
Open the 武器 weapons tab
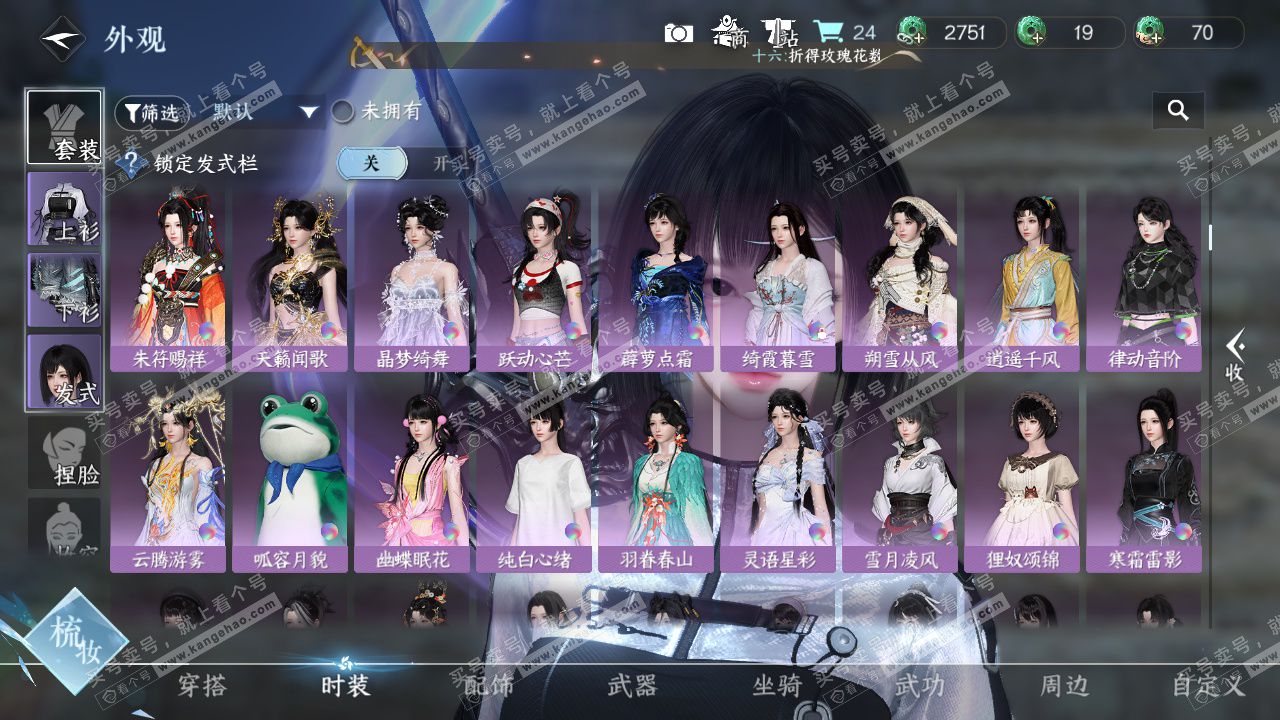pyautogui.click(x=632, y=686)
